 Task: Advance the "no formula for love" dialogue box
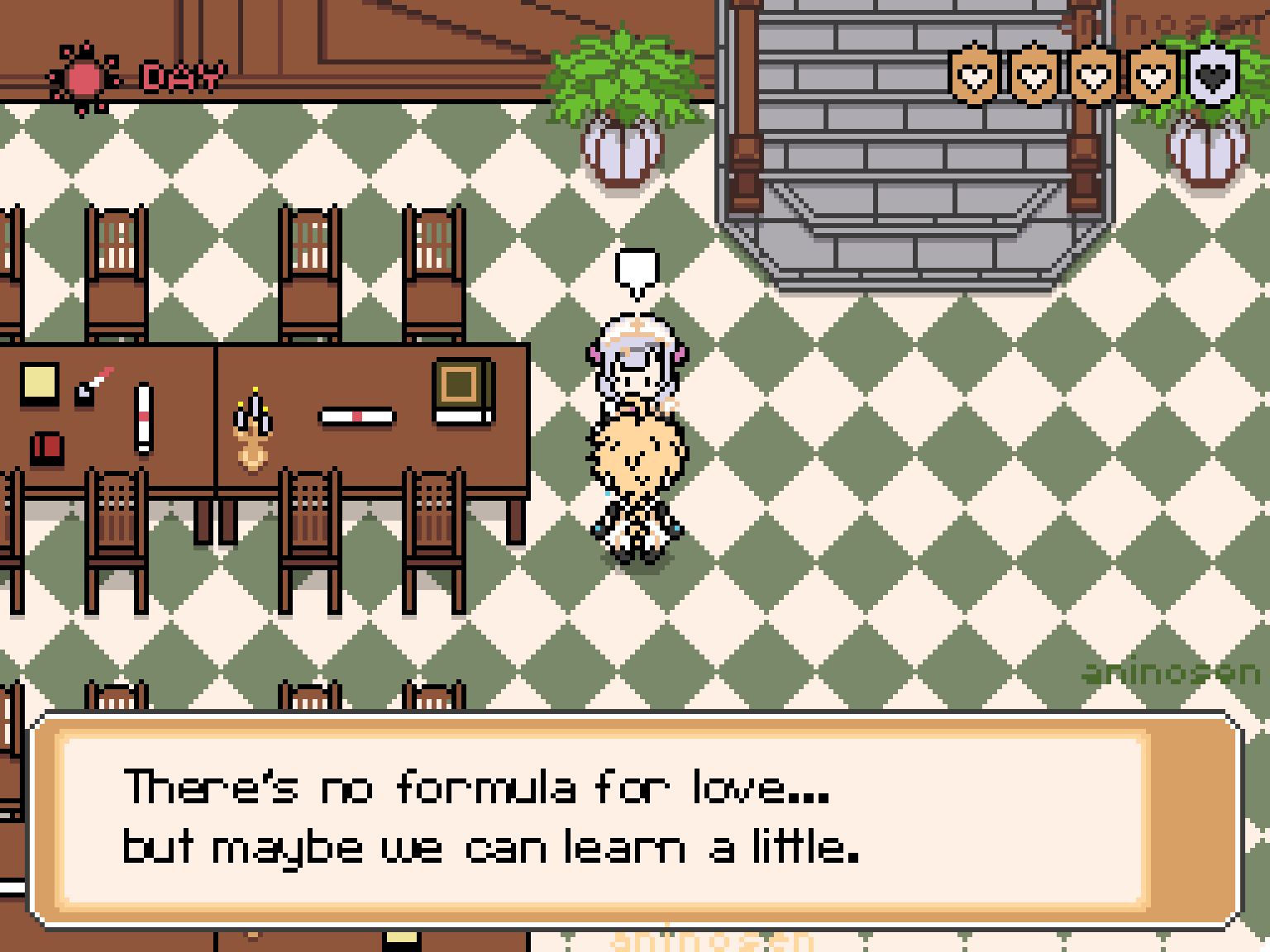(635, 818)
